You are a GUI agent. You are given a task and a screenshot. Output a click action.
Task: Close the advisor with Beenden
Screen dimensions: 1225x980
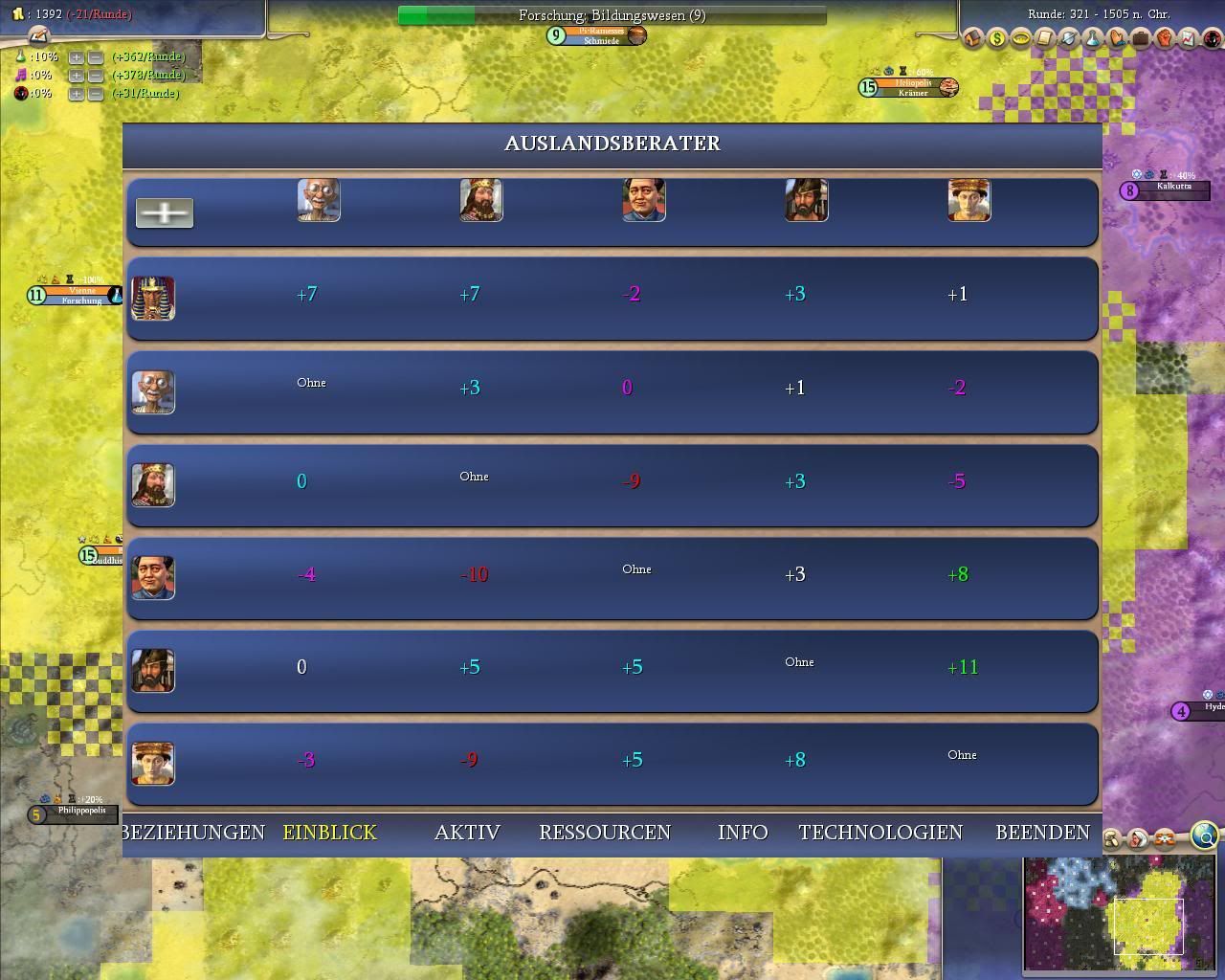coord(1042,833)
